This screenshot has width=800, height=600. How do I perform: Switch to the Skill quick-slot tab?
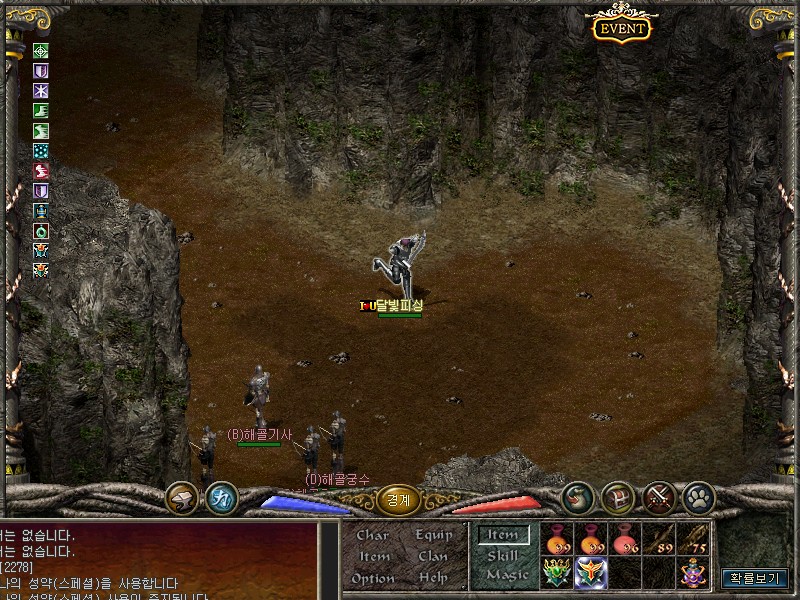point(502,556)
